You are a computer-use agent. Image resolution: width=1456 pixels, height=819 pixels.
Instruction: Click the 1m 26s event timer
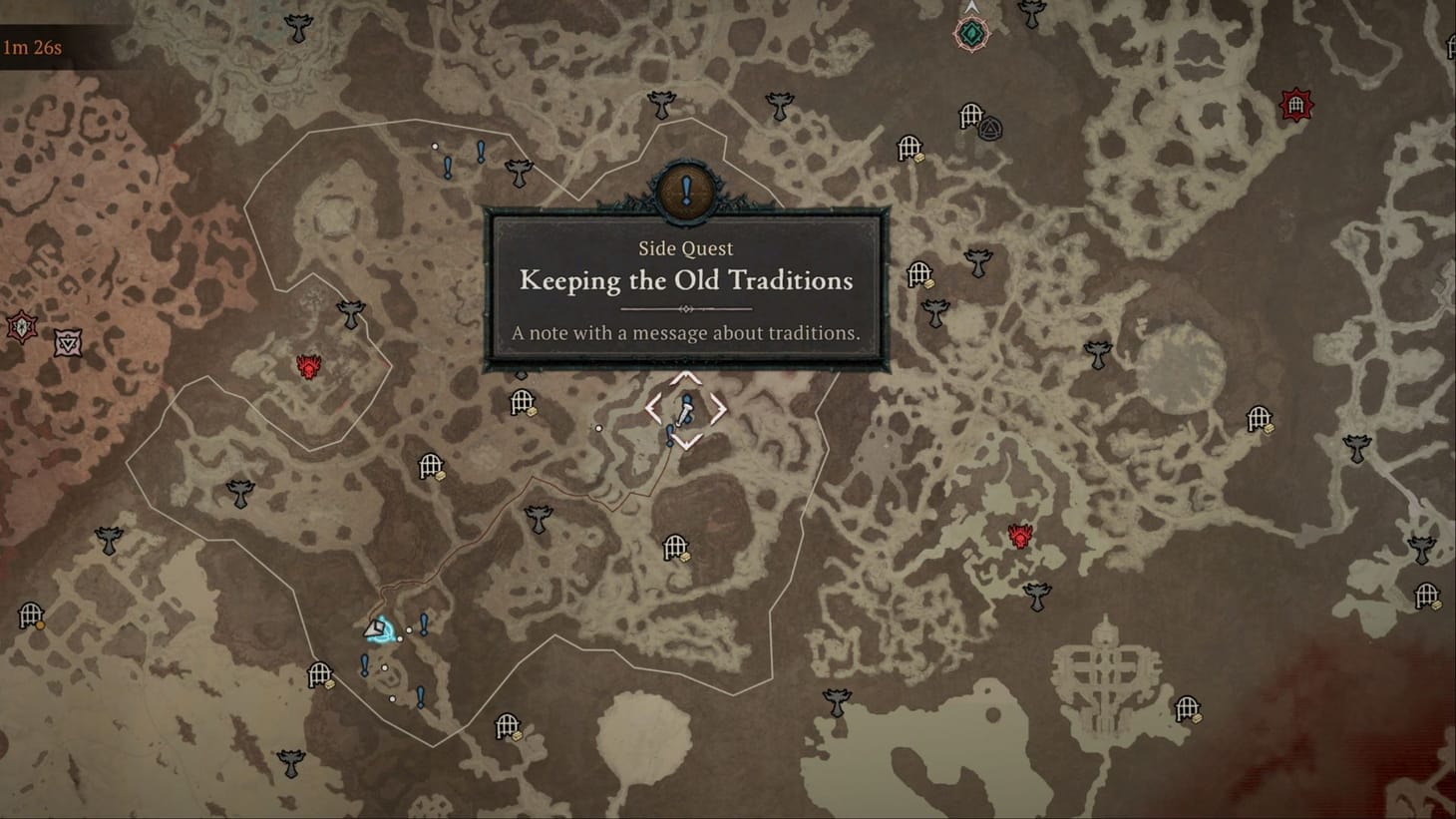click(30, 45)
